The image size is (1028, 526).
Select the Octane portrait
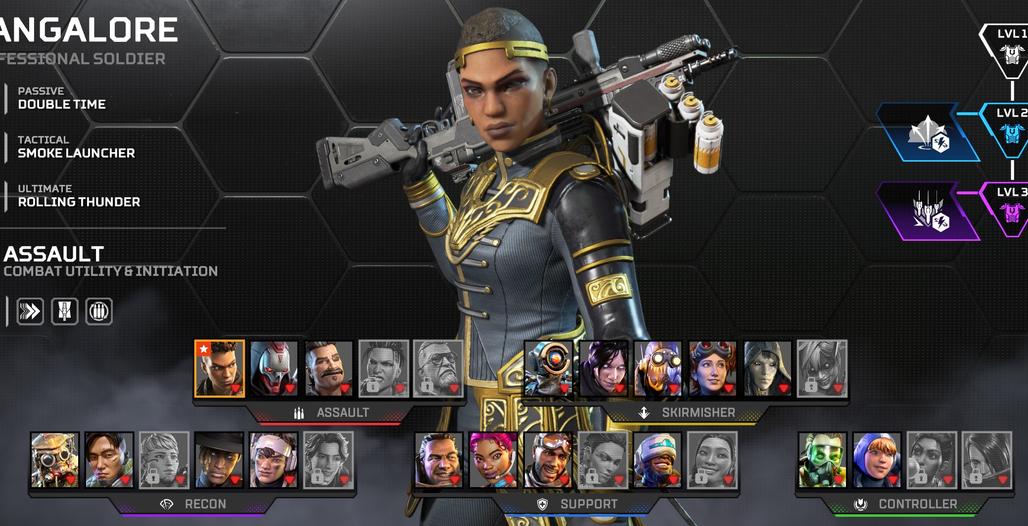[658, 369]
